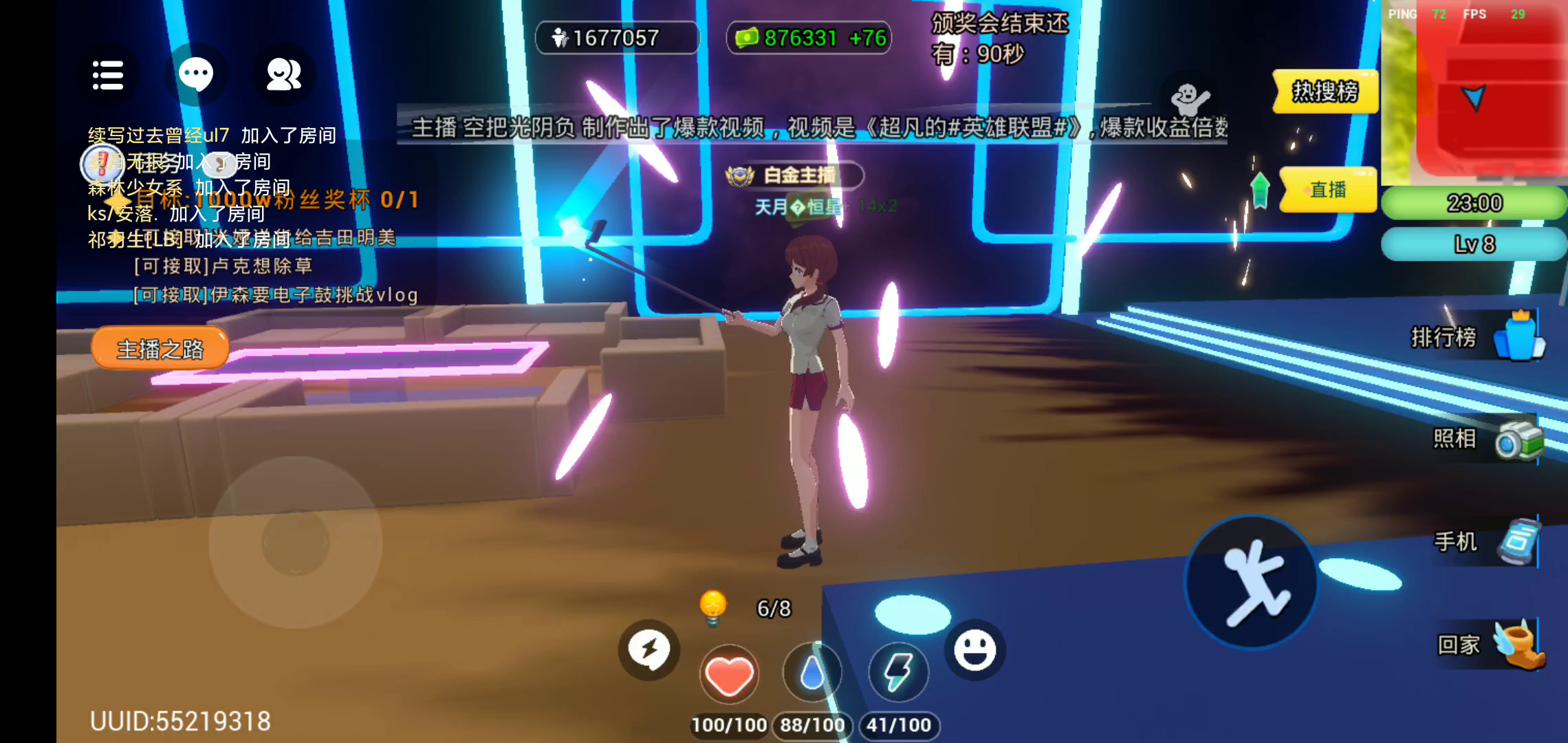Open the smiley face emote button

click(974, 650)
